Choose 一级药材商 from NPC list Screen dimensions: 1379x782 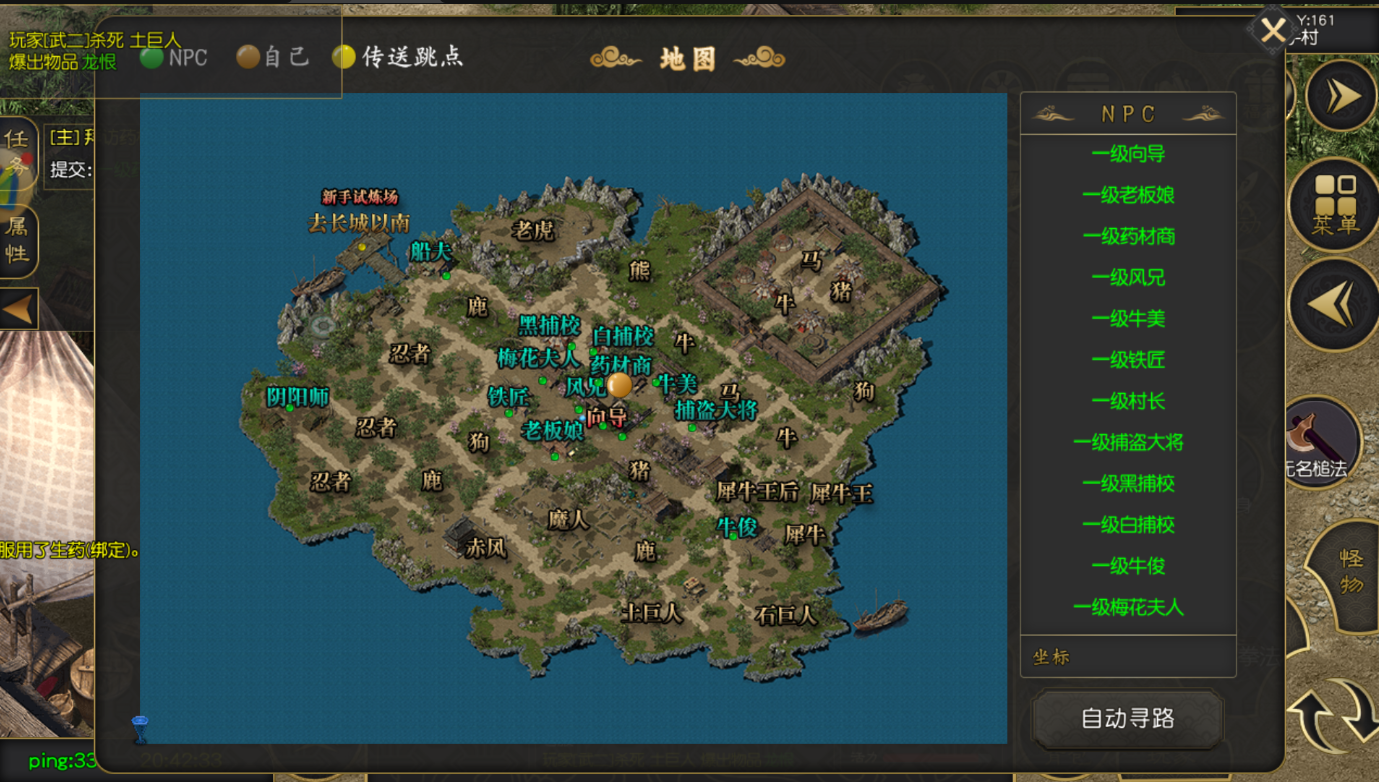point(1128,237)
